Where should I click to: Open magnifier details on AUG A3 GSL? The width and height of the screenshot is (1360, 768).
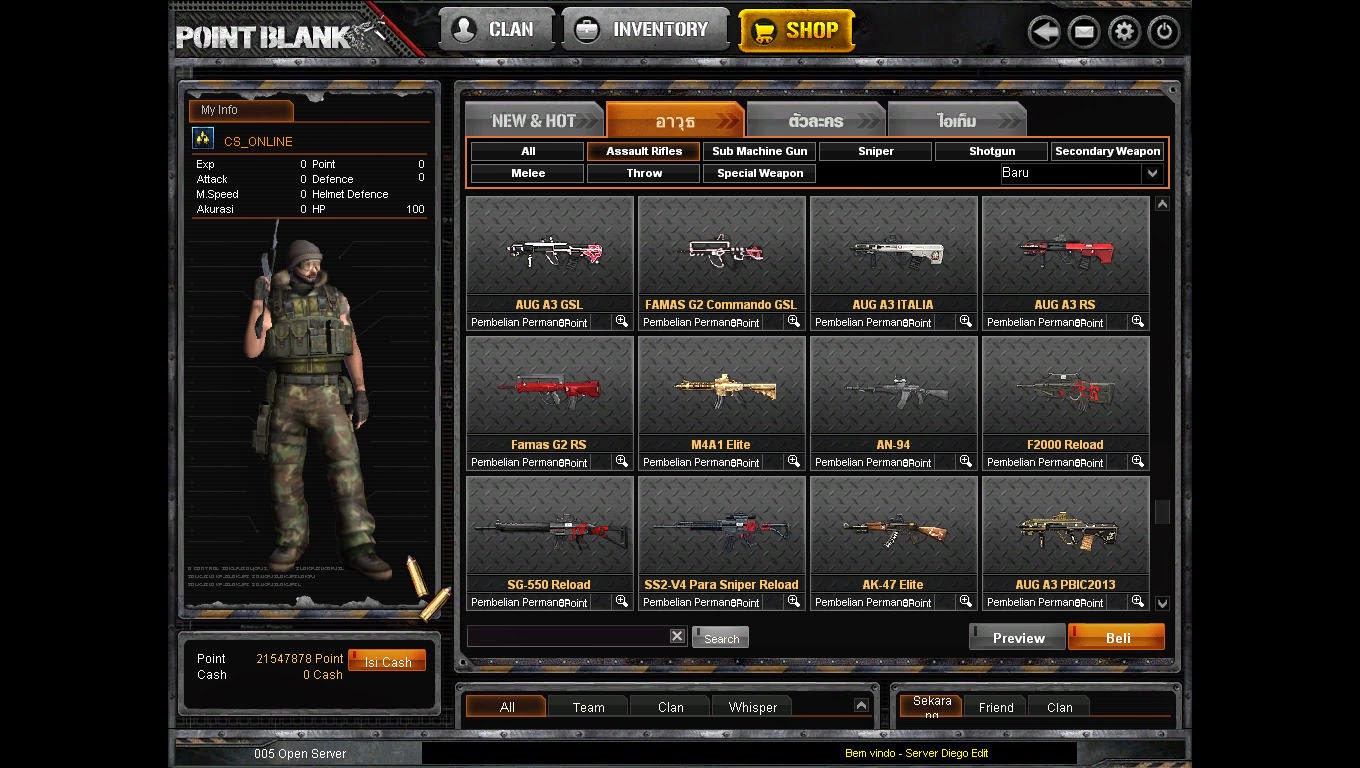click(622, 321)
